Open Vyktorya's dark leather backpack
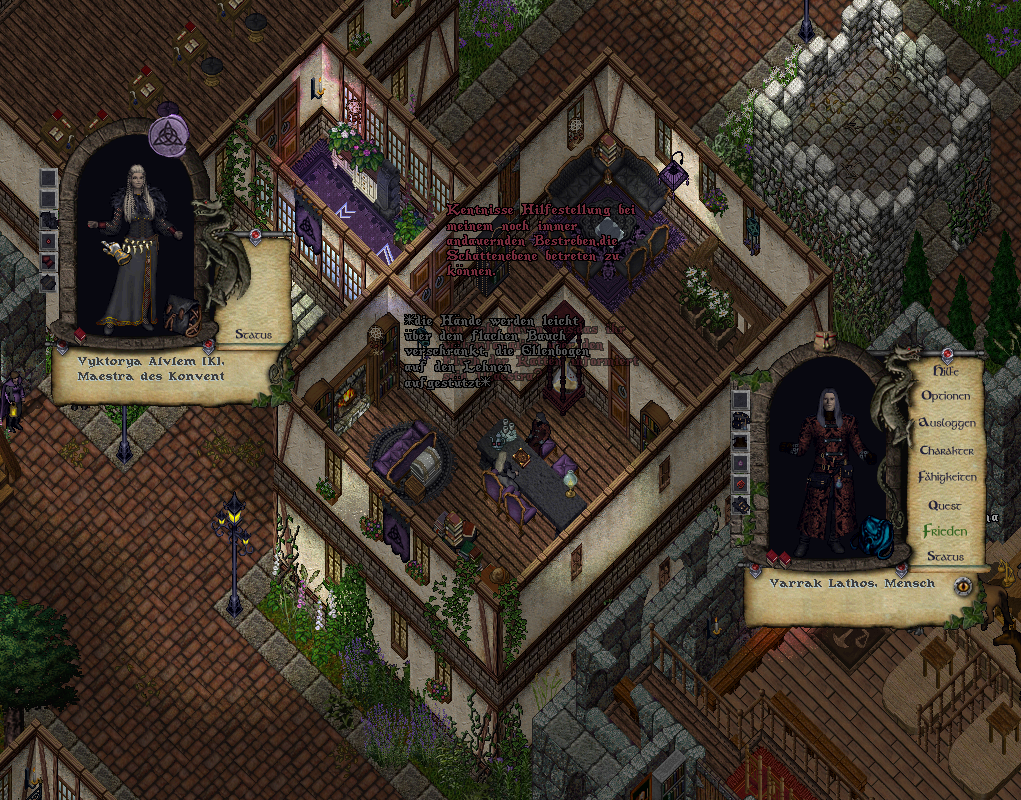This screenshot has width=1021, height=800. click(x=183, y=313)
